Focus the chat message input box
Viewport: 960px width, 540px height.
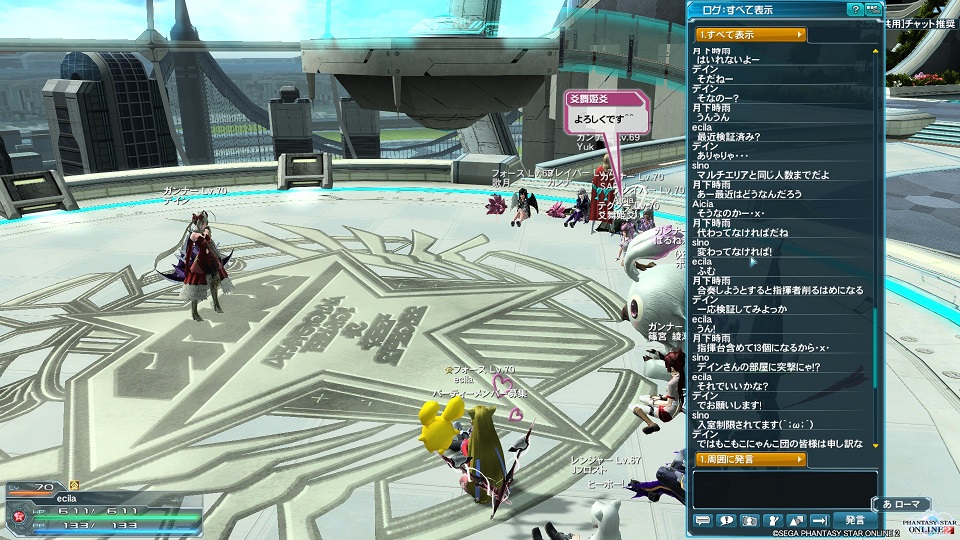click(x=784, y=489)
